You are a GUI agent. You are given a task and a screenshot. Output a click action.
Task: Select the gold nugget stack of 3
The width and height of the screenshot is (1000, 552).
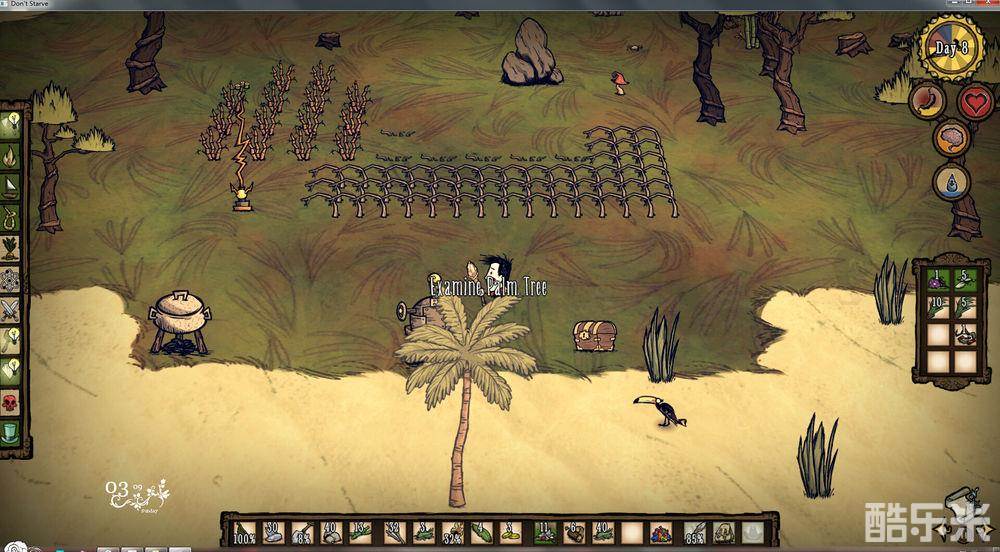point(510,532)
